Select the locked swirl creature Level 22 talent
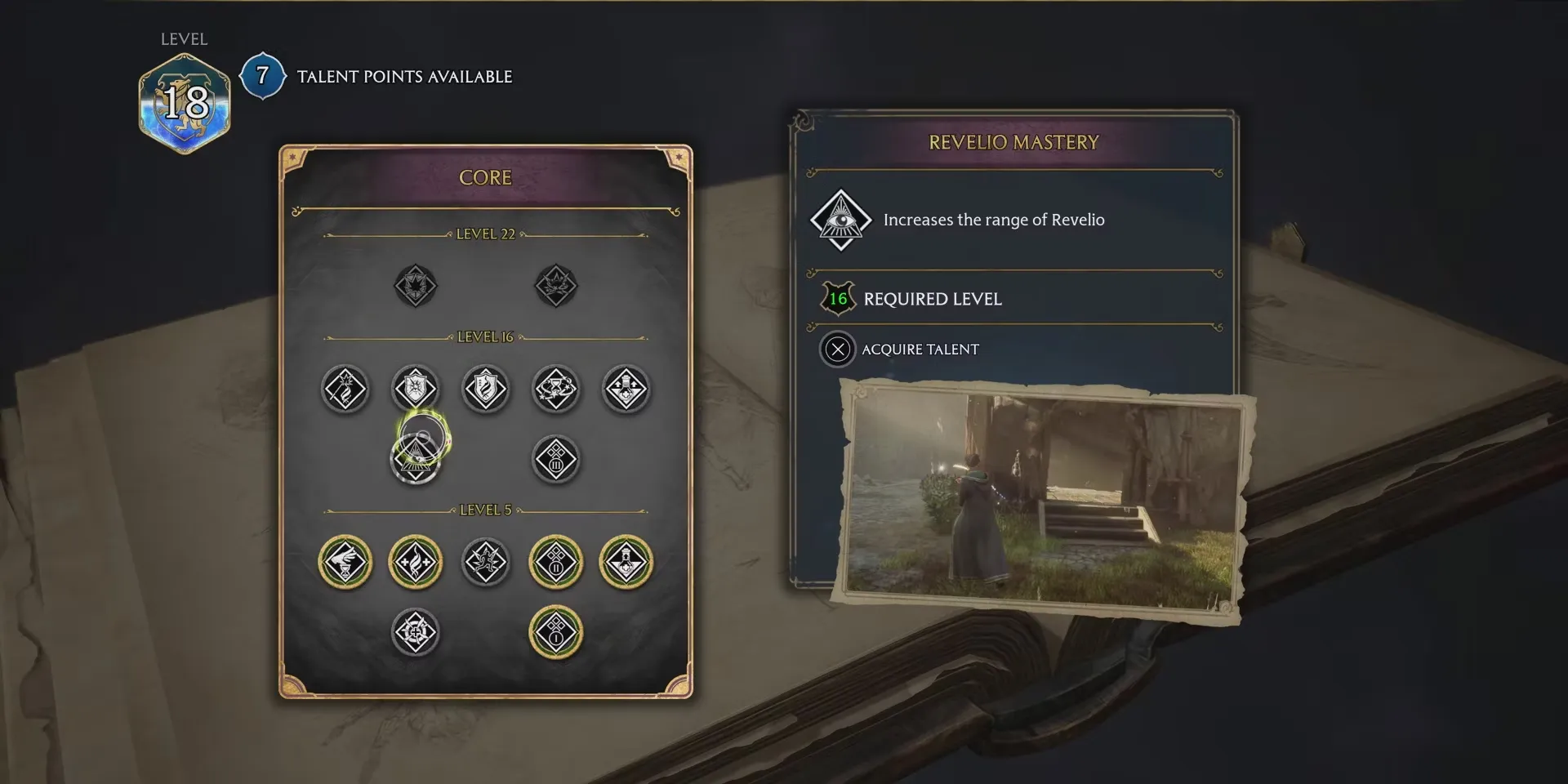This screenshot has width=1568, height=784. (x=556, y=286)
